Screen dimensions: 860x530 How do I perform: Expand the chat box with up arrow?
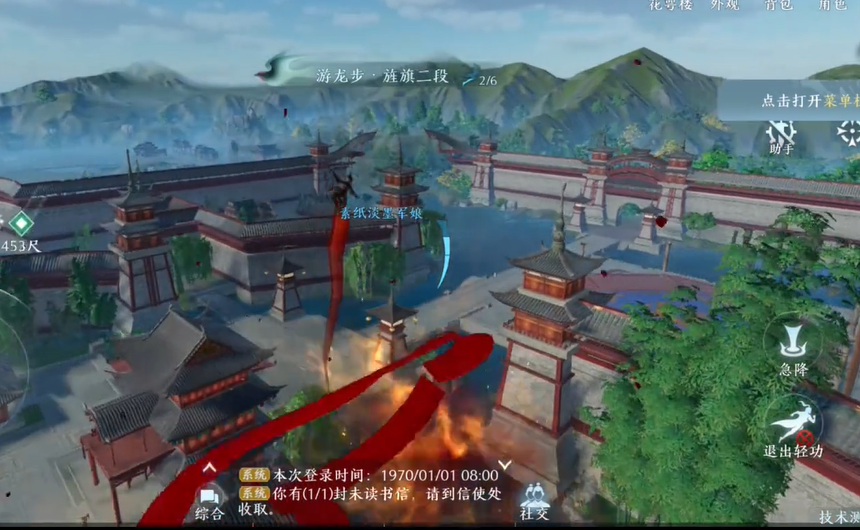click(209, 466)
